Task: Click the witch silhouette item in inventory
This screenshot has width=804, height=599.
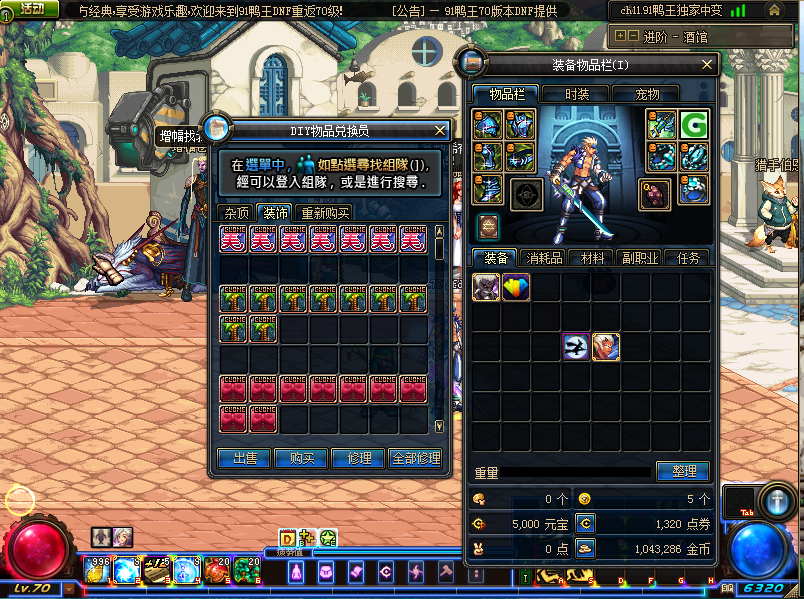Action: [x=575, y=347]
